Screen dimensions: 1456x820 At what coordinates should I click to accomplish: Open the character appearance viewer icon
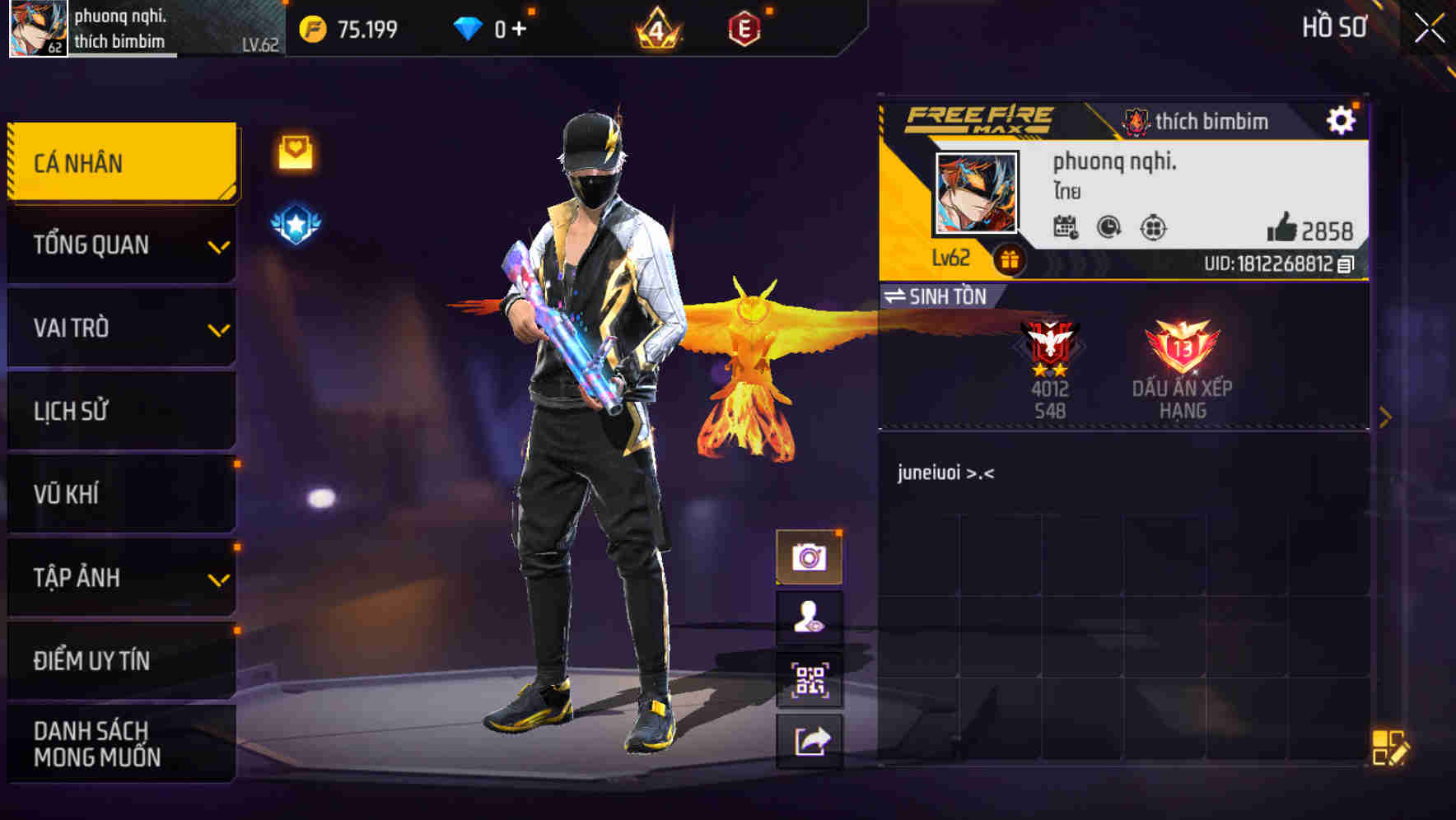tap(810, 618)
